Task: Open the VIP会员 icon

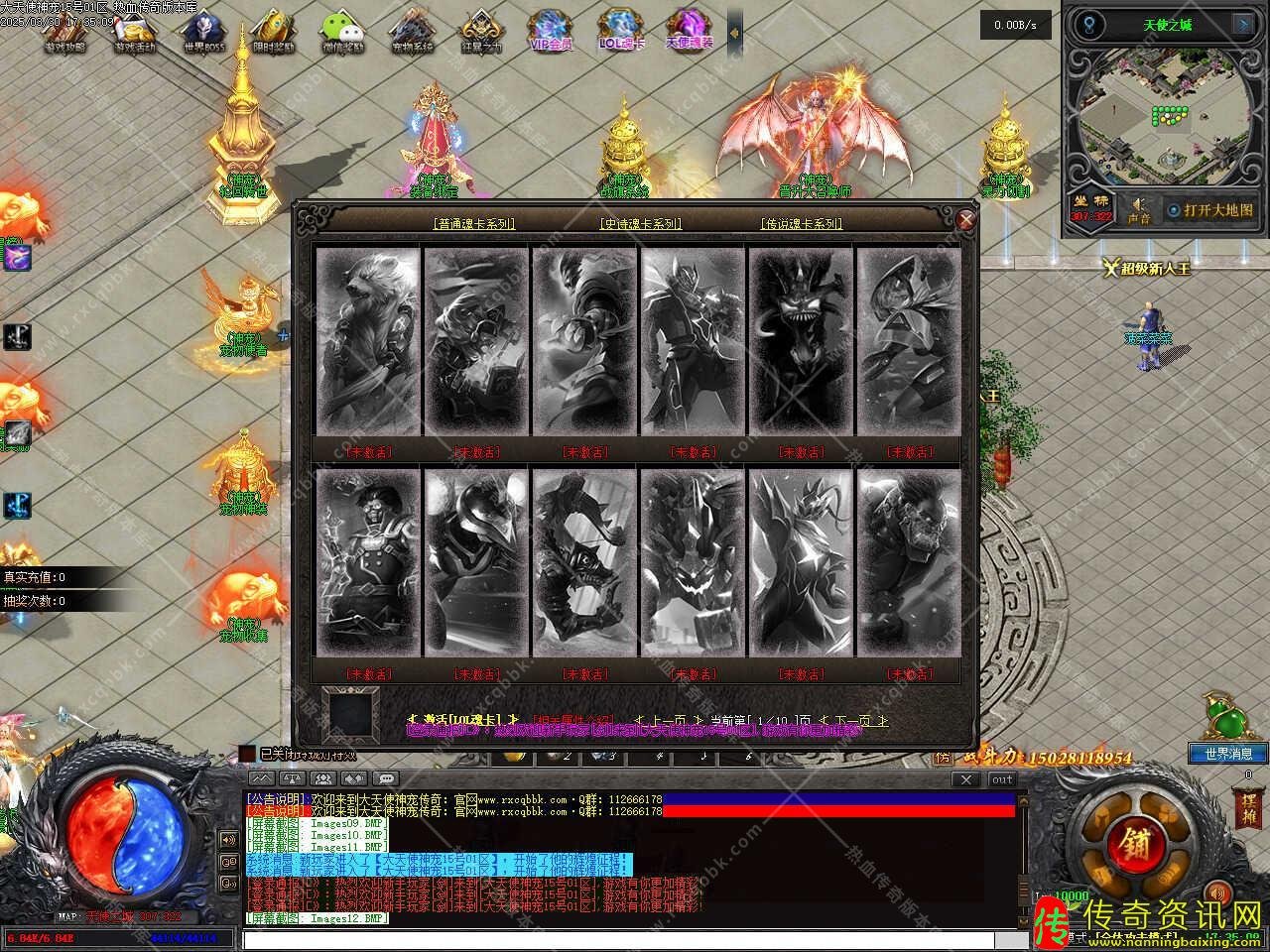Action: [x=551, y=32]
